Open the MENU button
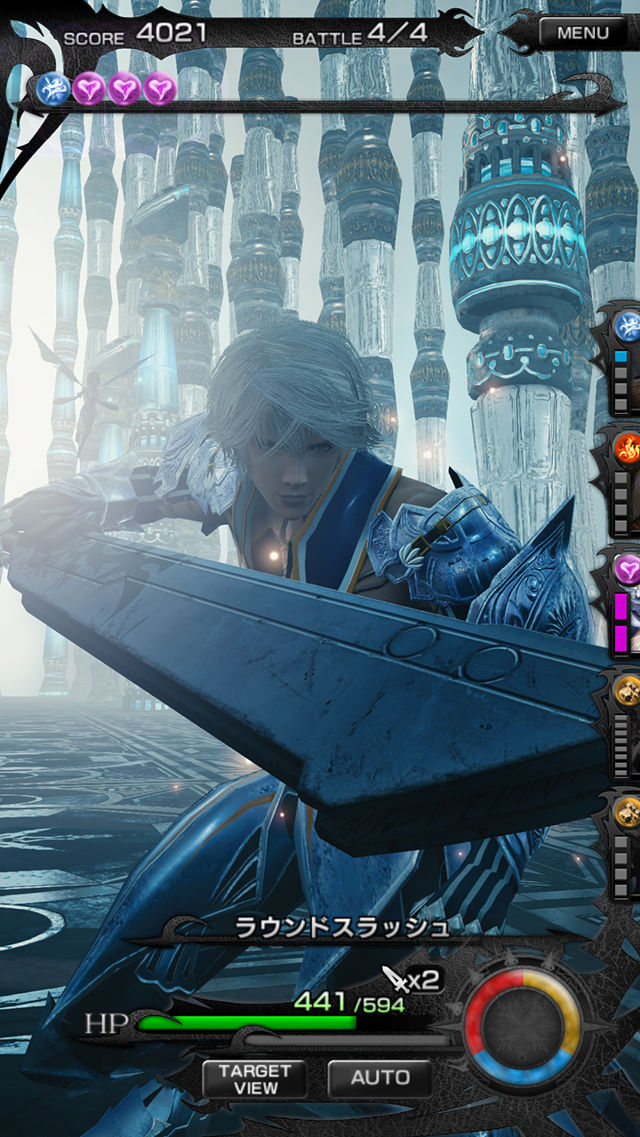 (581, 32)
